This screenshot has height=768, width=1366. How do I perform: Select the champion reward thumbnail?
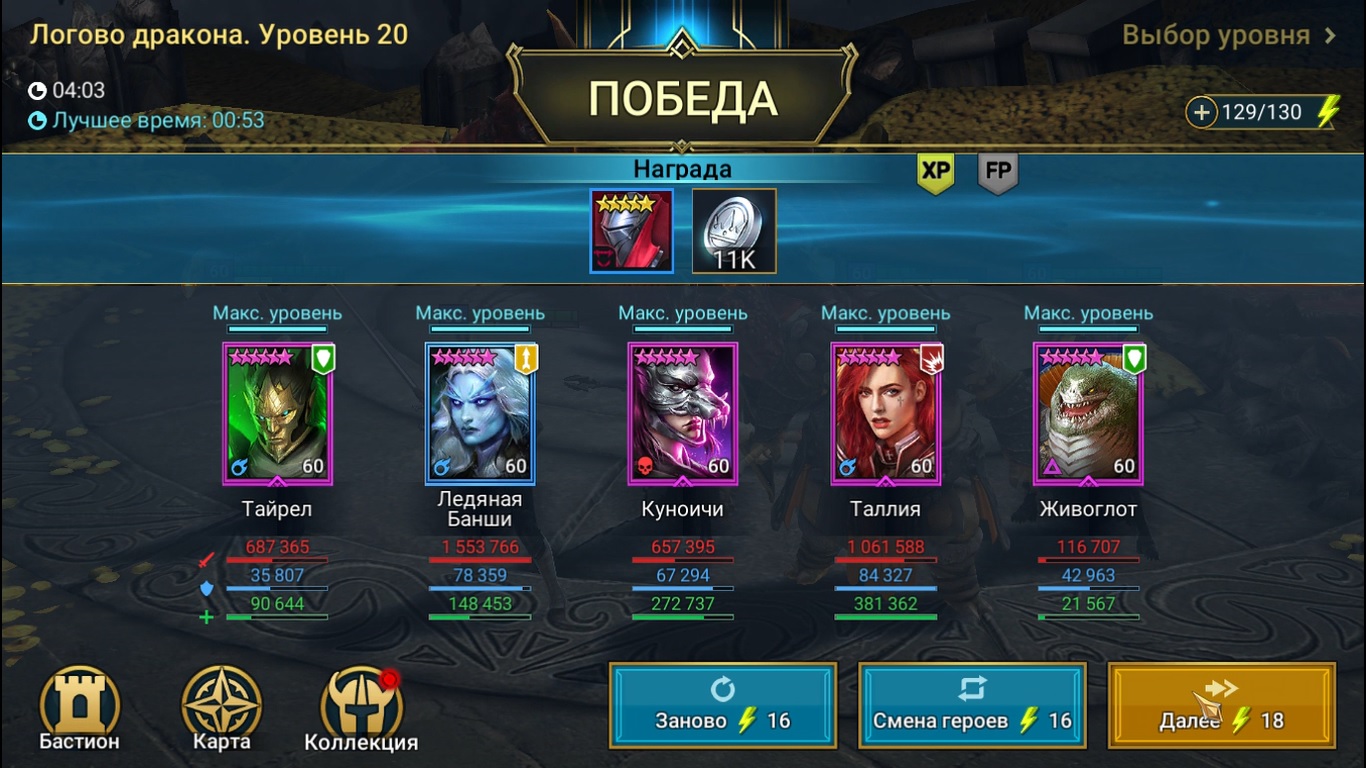point(631,230)
